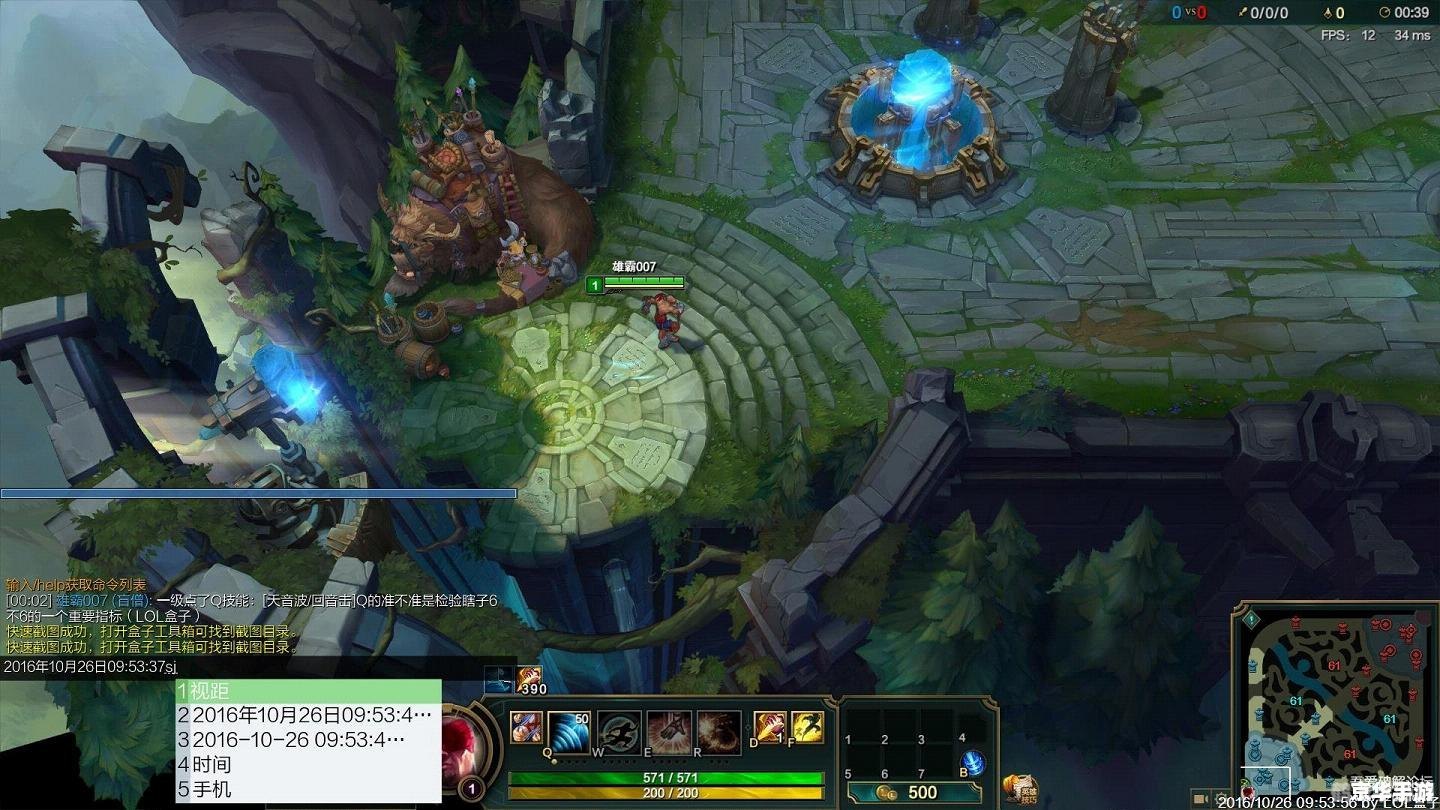Select the W Safeguard ability icon

point(619,732)
